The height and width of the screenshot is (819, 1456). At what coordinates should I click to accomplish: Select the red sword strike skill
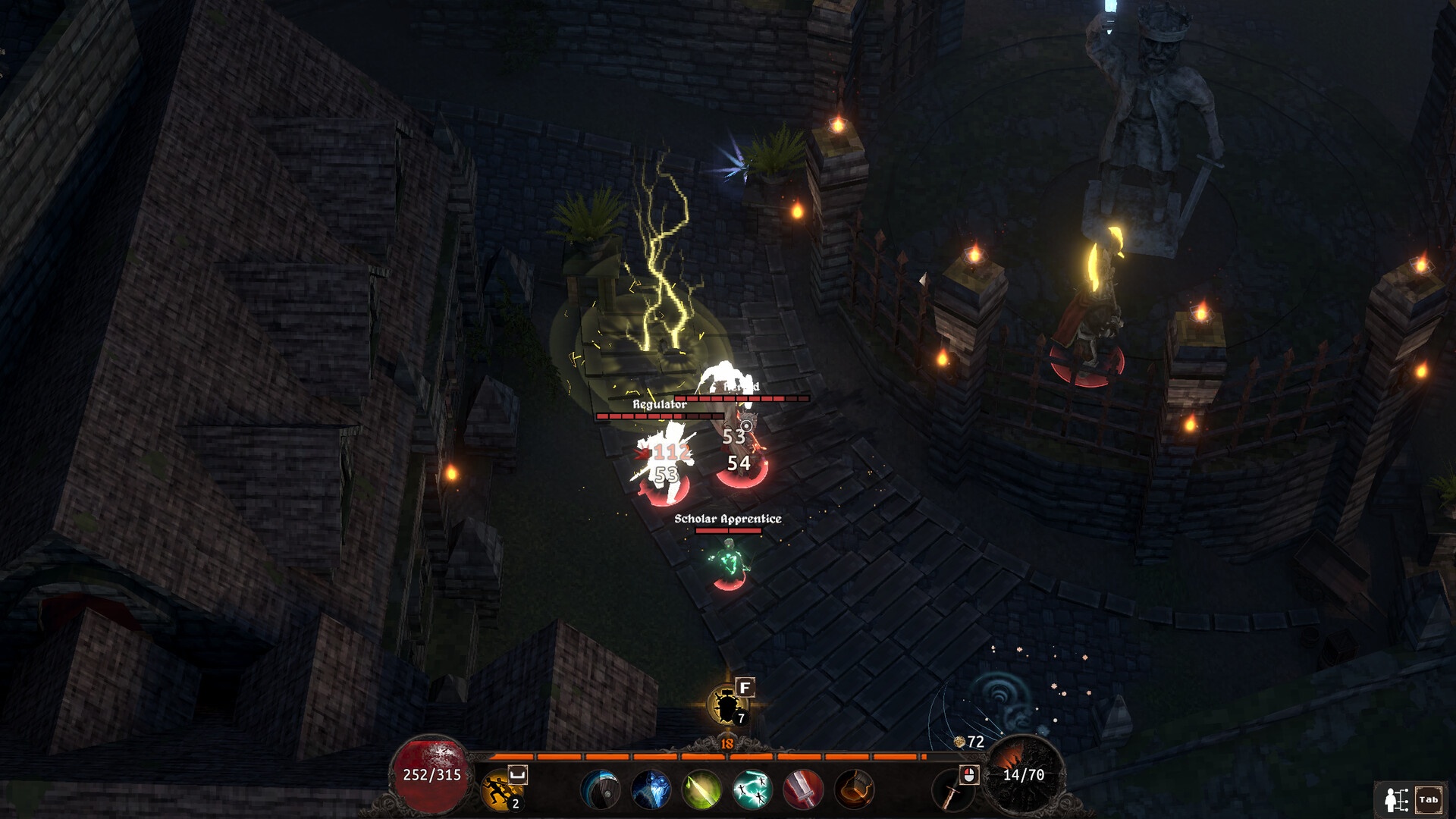[802, 789]
